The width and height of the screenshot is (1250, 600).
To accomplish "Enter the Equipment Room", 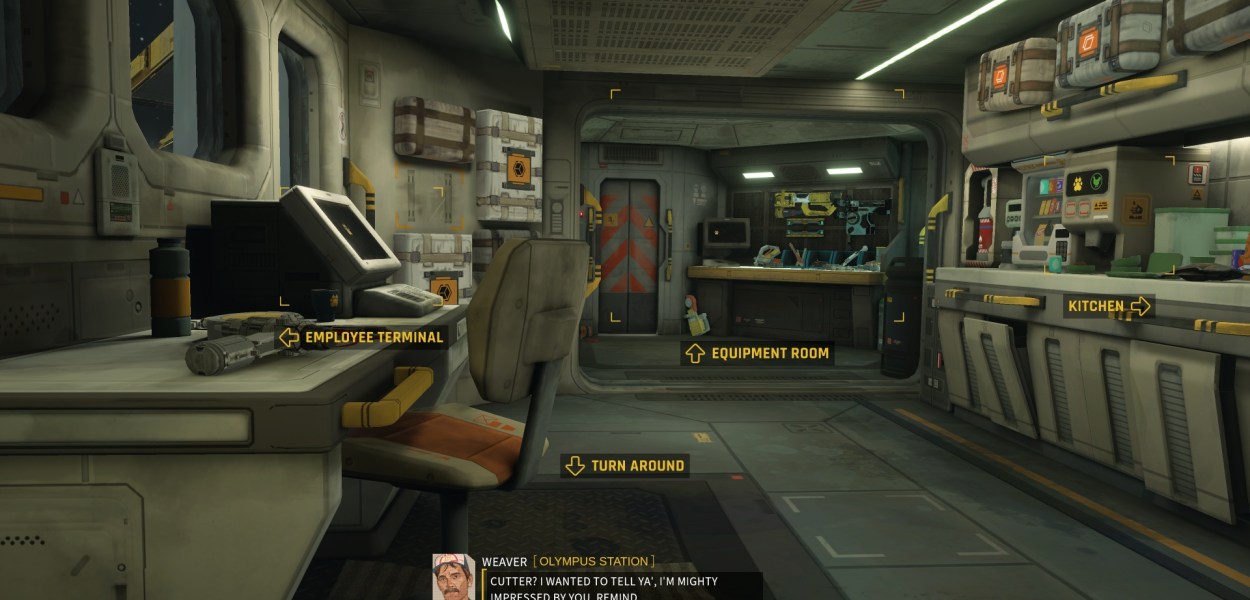I will tap(757, 353).
